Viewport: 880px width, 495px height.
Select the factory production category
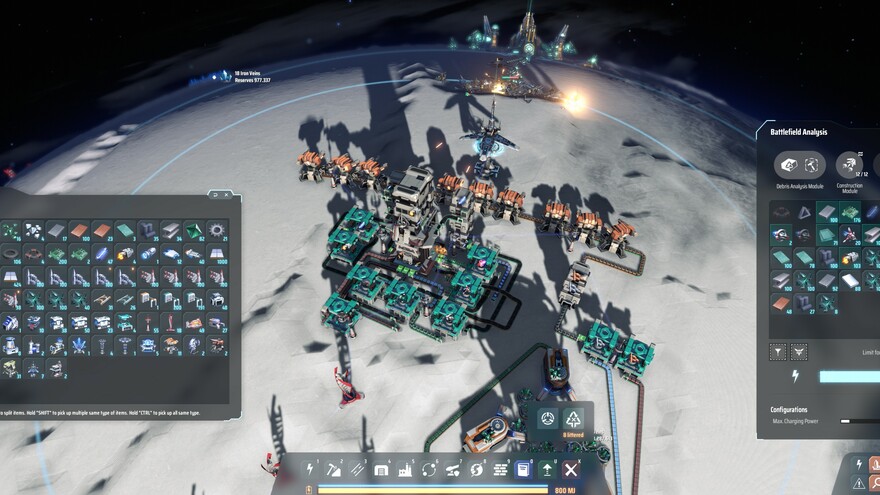click(x=405, y=469)
